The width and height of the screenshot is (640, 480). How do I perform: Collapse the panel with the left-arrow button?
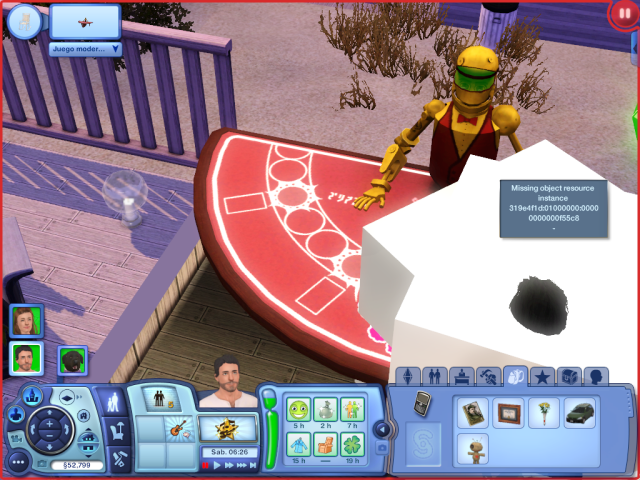click(x=381, y=428)
